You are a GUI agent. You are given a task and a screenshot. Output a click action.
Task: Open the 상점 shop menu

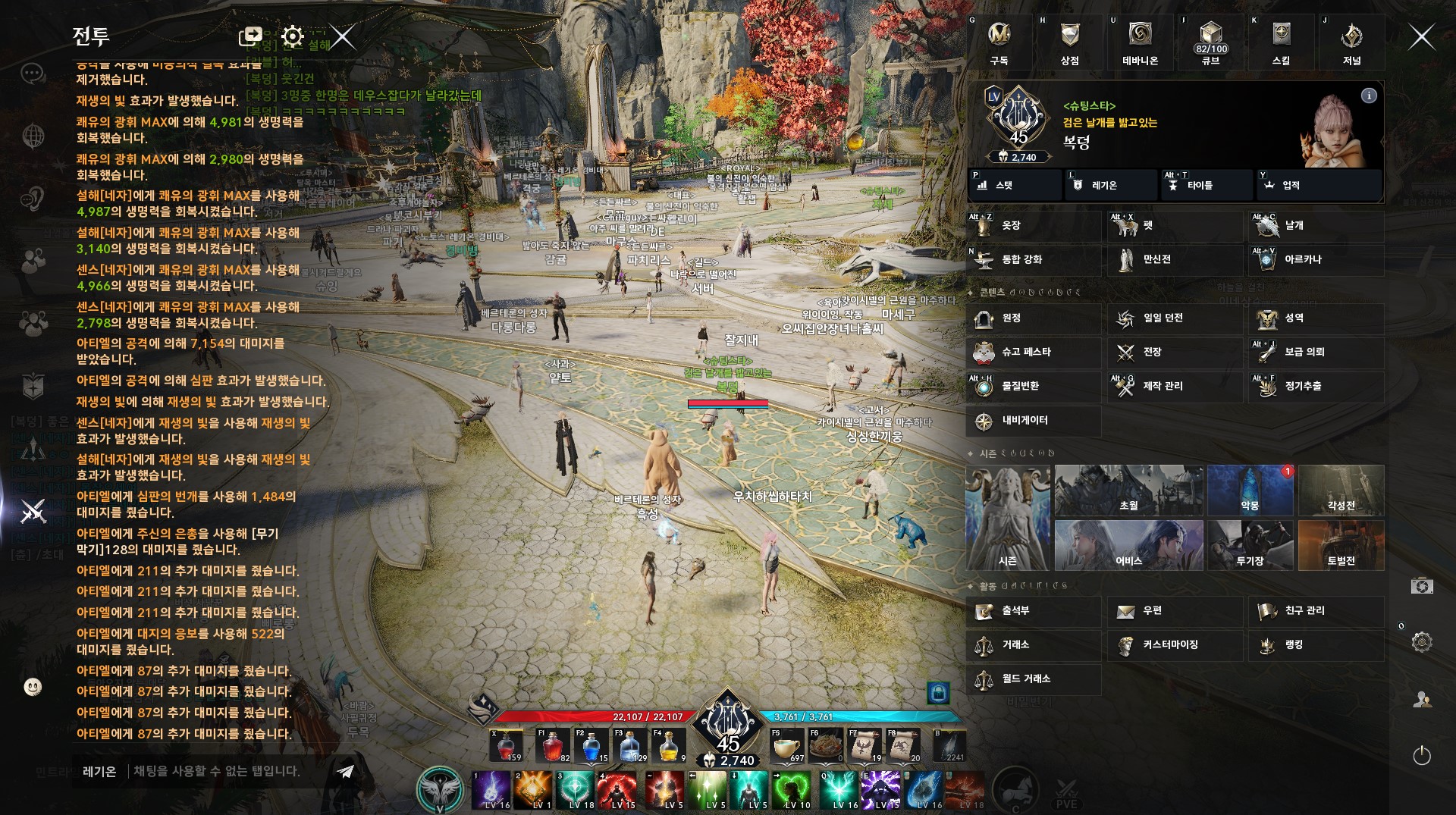point(1069,42)
